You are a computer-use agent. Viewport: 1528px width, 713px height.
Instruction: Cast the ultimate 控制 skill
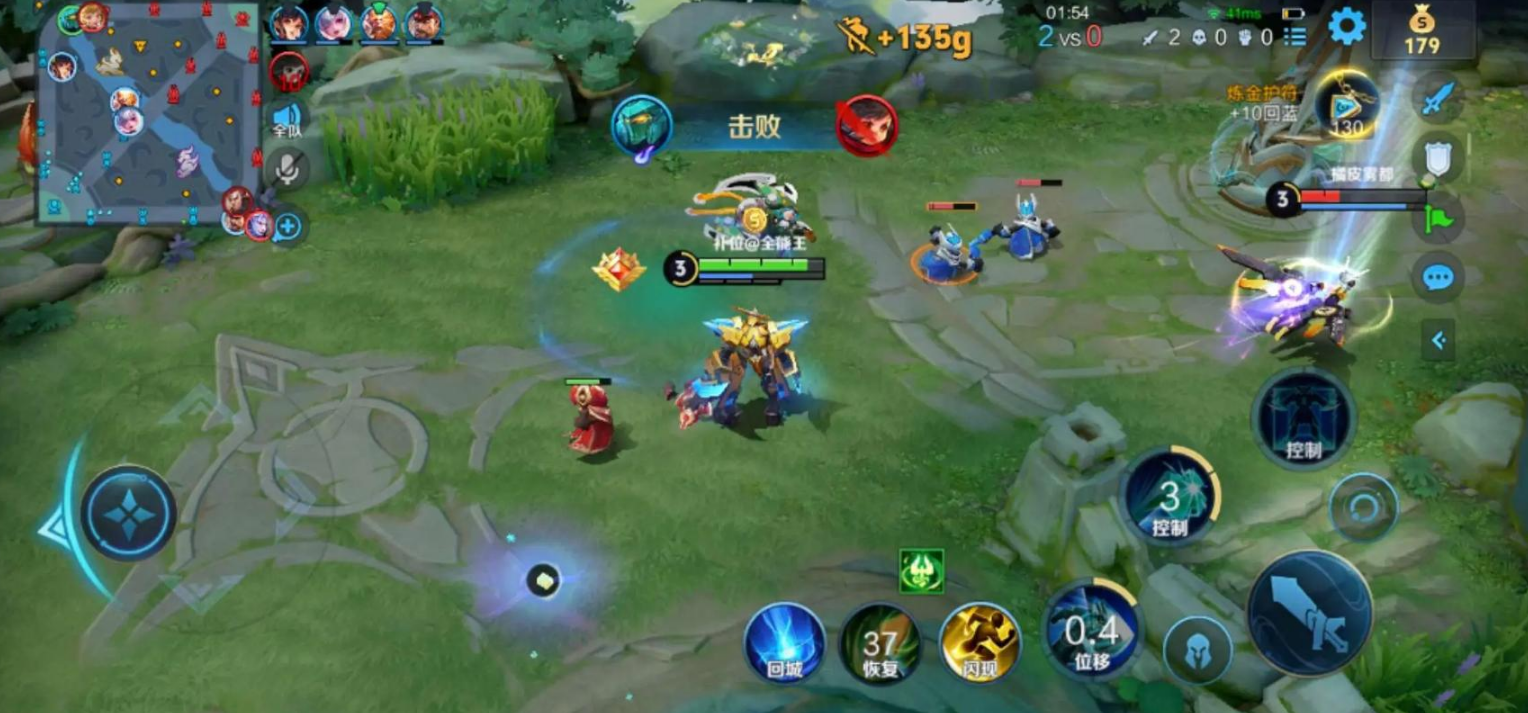[x=1303, y=418]
